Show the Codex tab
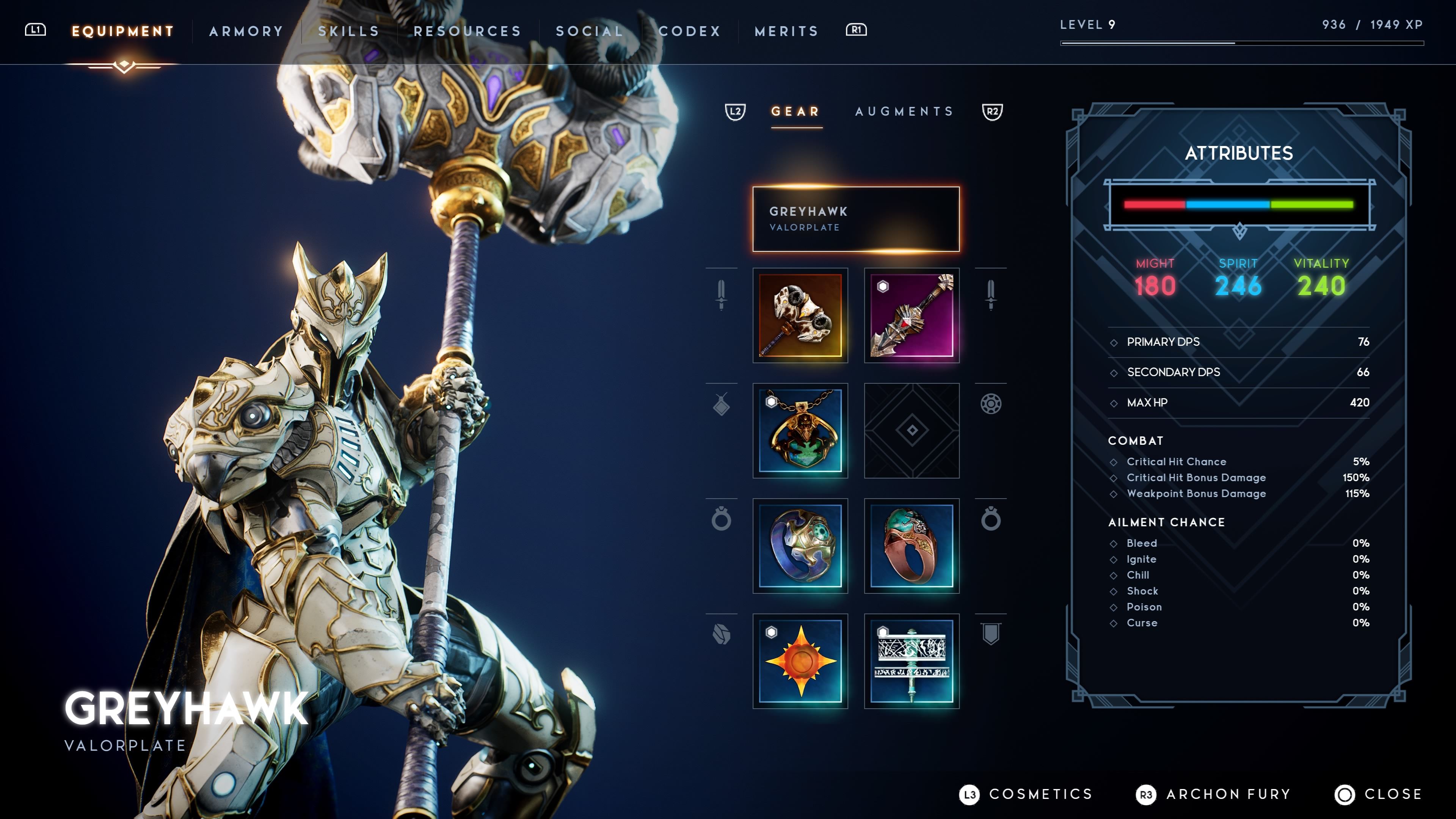This screenshot has height=819, width=1456. click(690, 31)
